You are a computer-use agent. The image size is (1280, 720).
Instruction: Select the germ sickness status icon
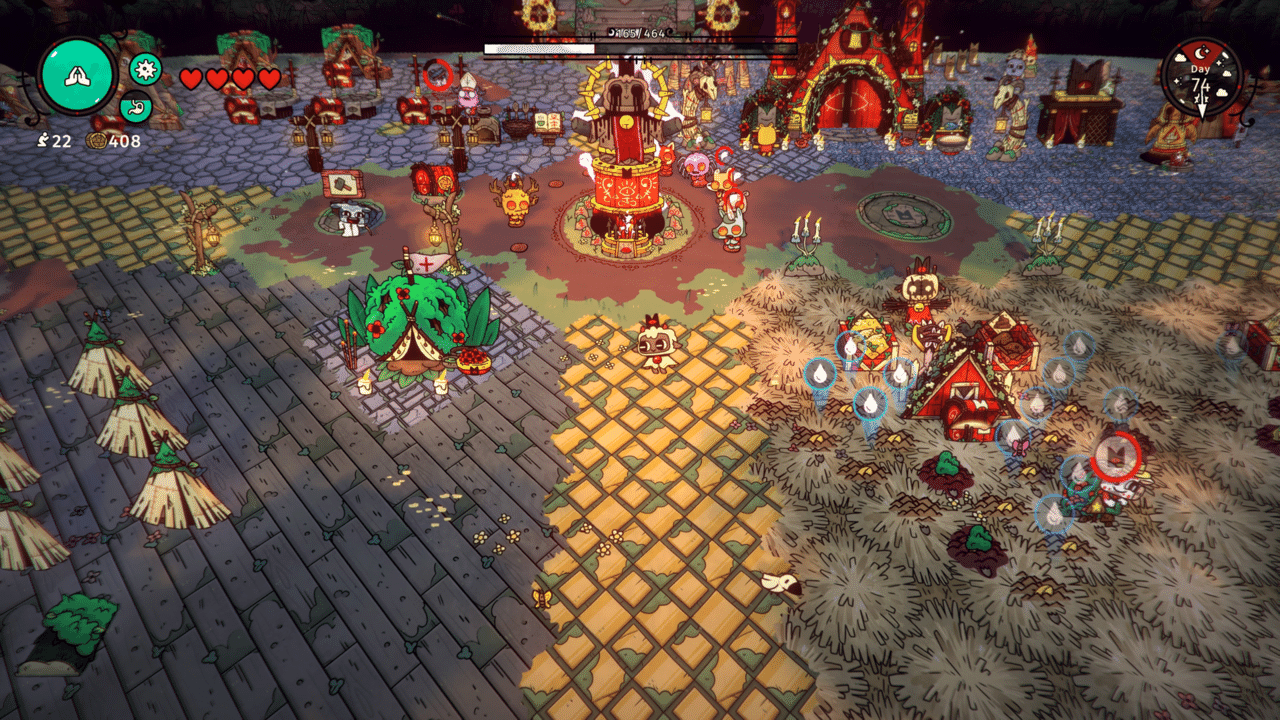[x=146, y=69]
